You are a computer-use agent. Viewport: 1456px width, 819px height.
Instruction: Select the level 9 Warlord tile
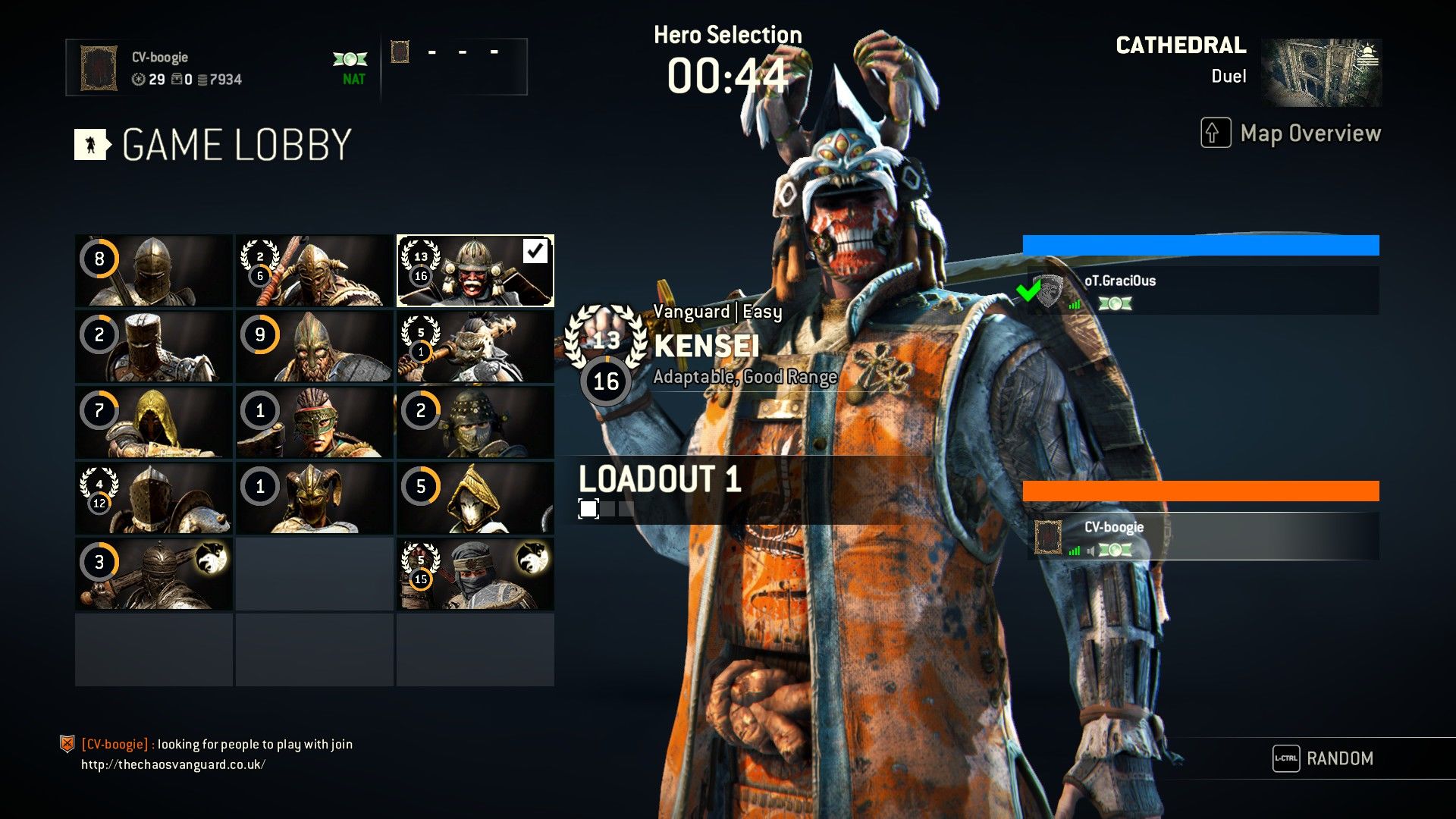point(315,347)
